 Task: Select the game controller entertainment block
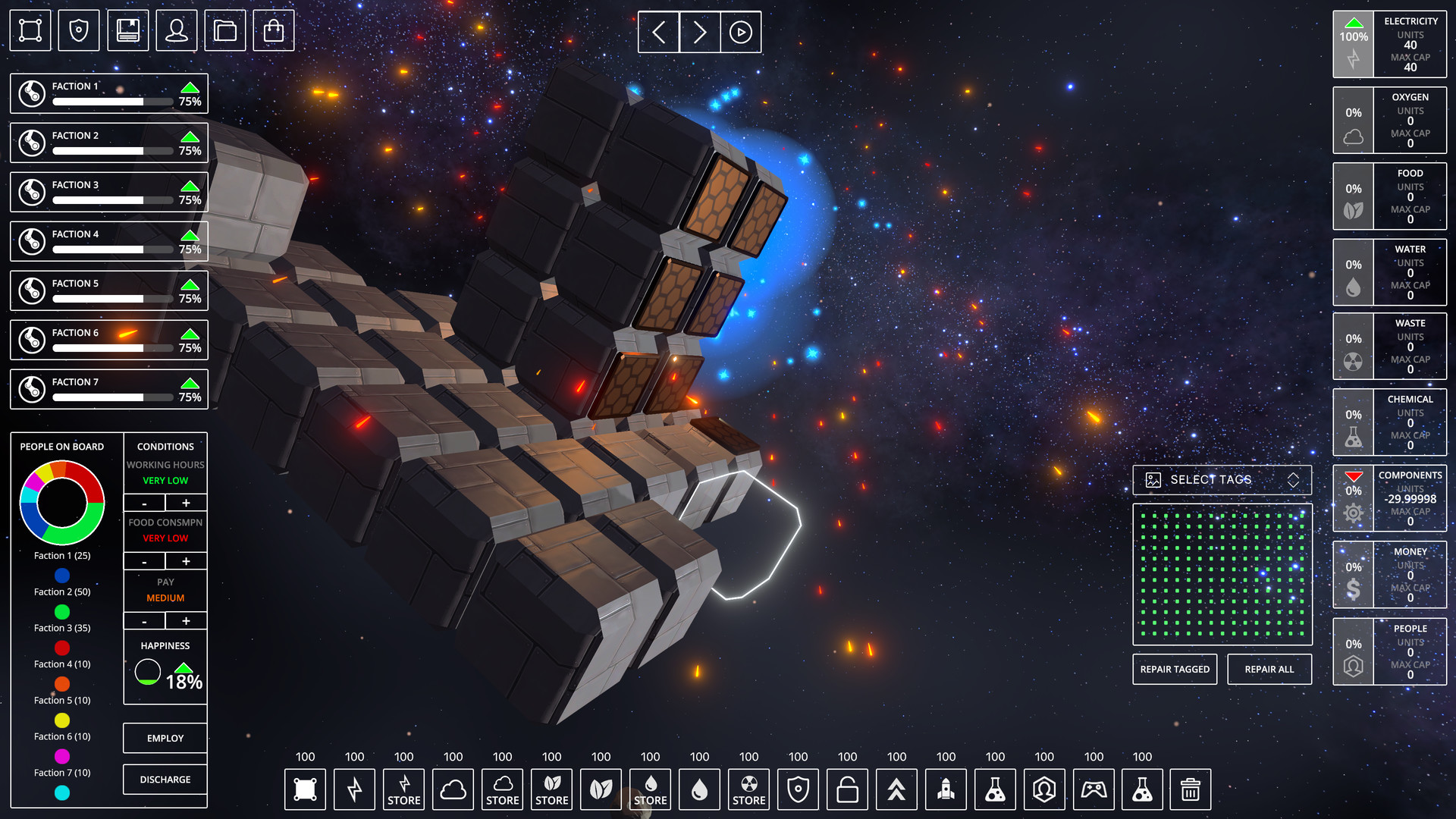click(x=1094, y=789)
